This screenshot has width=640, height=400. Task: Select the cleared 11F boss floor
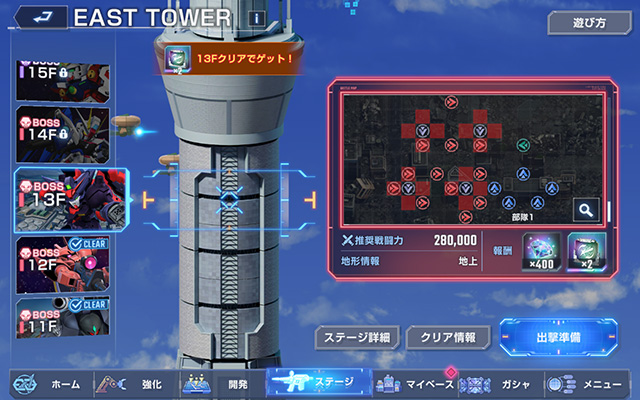62,318
